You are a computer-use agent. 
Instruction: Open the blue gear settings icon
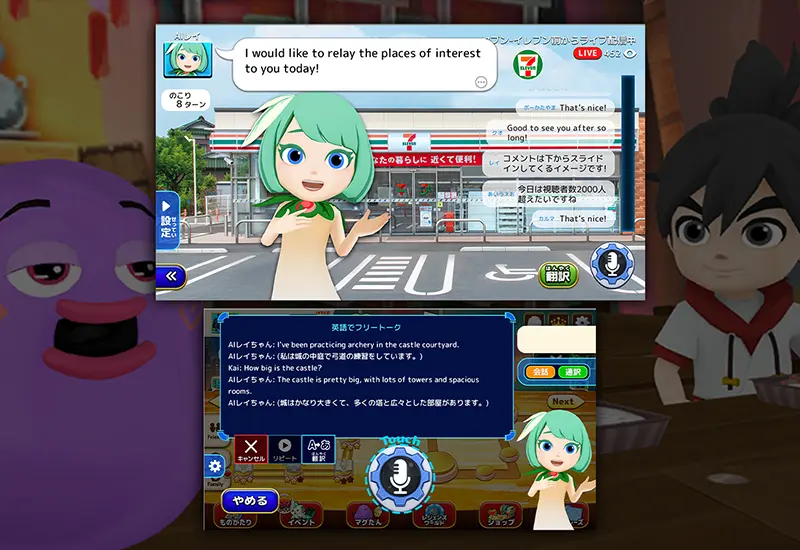point(214,466)
